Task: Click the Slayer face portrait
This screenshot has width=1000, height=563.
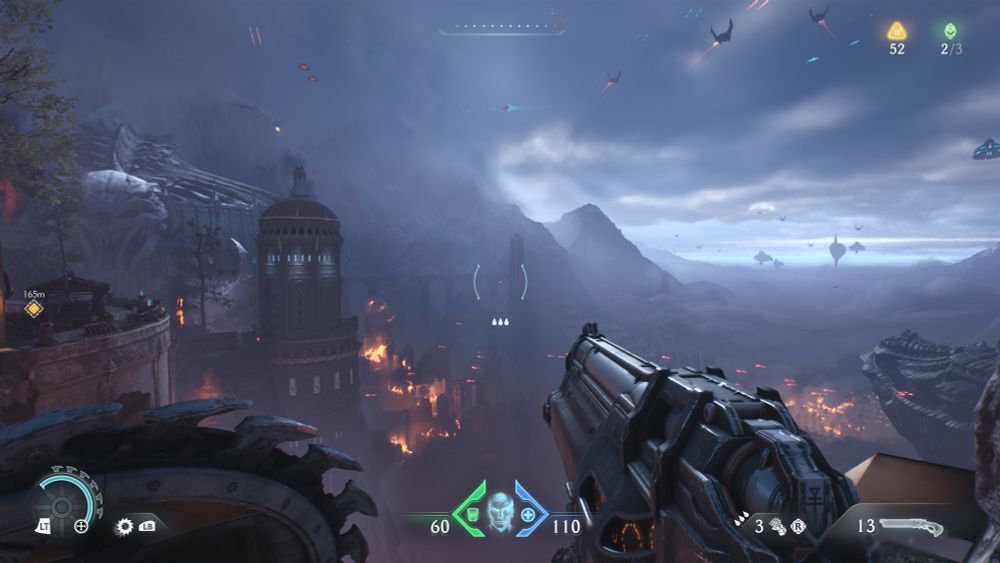Action: click(x=499, y=510)
